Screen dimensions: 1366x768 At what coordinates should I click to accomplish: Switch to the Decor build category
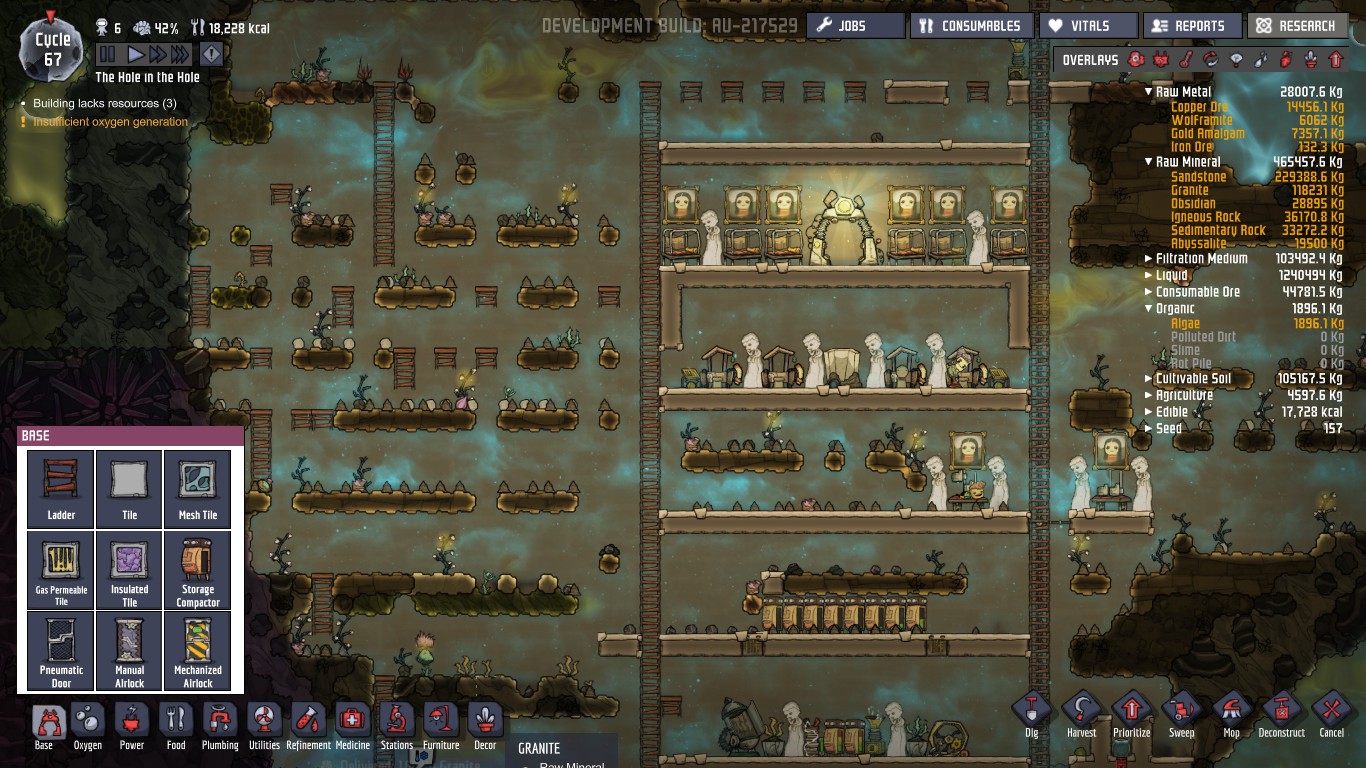click(485, 726)
